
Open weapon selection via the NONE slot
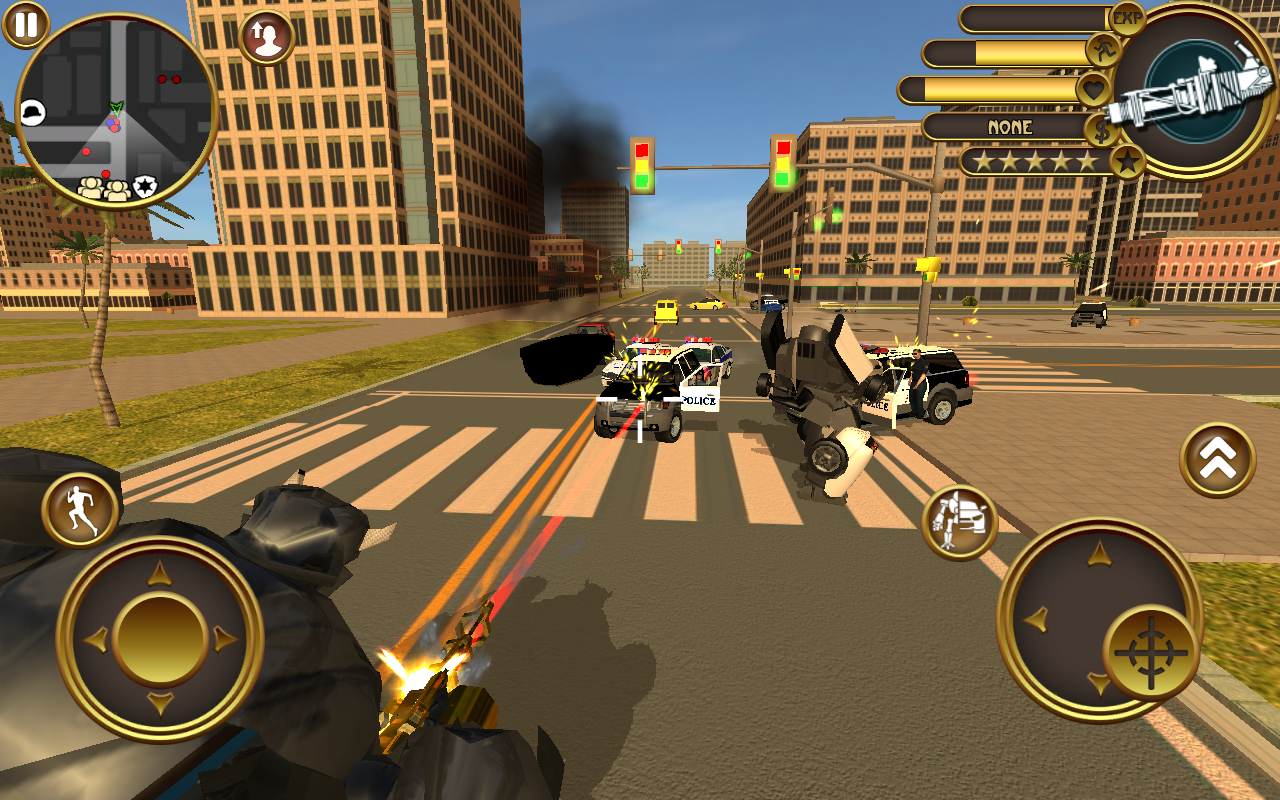click(x=1010, y=128)
